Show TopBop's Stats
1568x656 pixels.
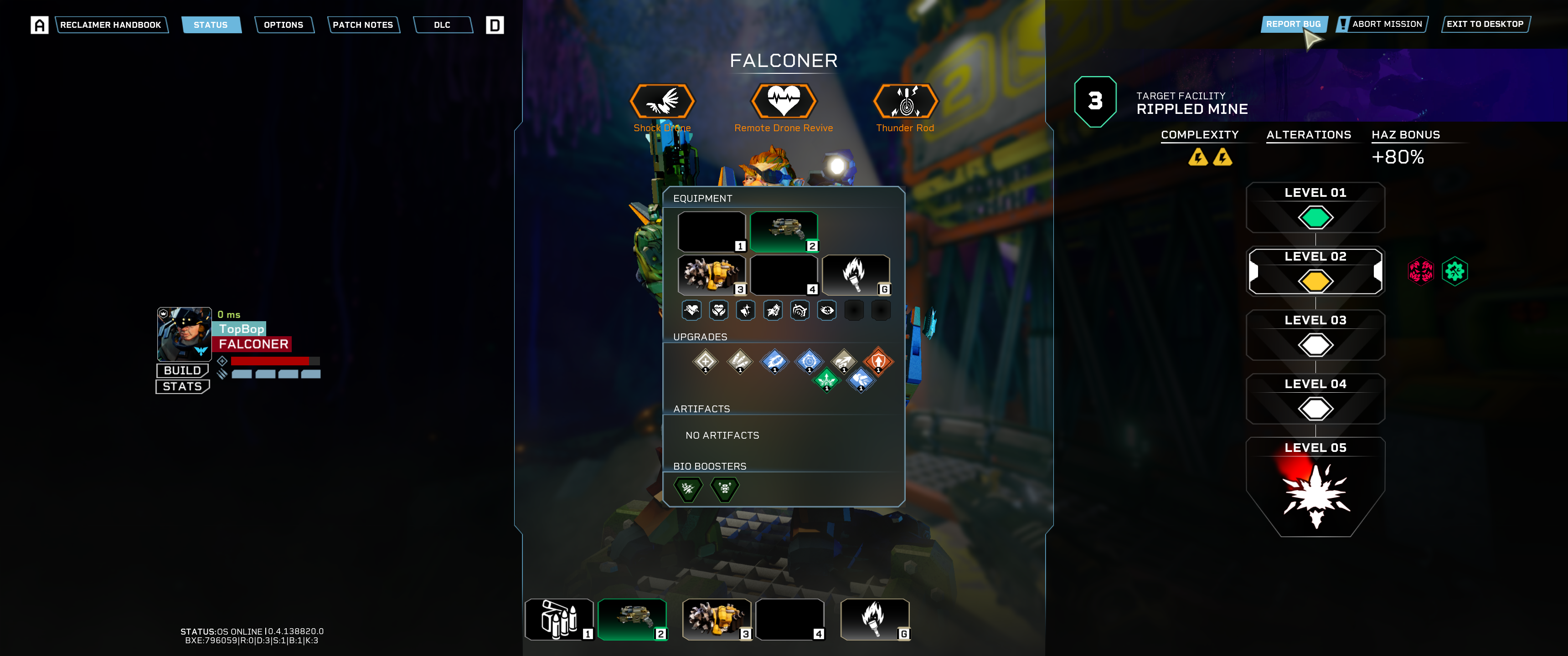point(182,386)
